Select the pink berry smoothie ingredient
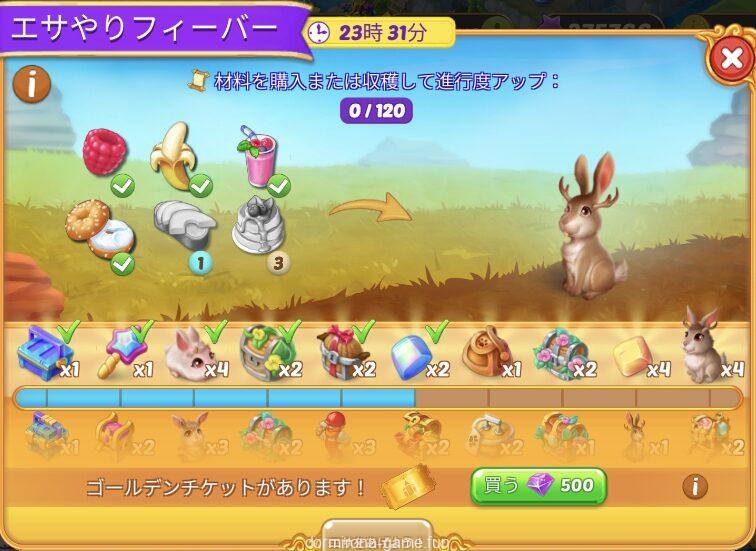 (x=257, y=155)
